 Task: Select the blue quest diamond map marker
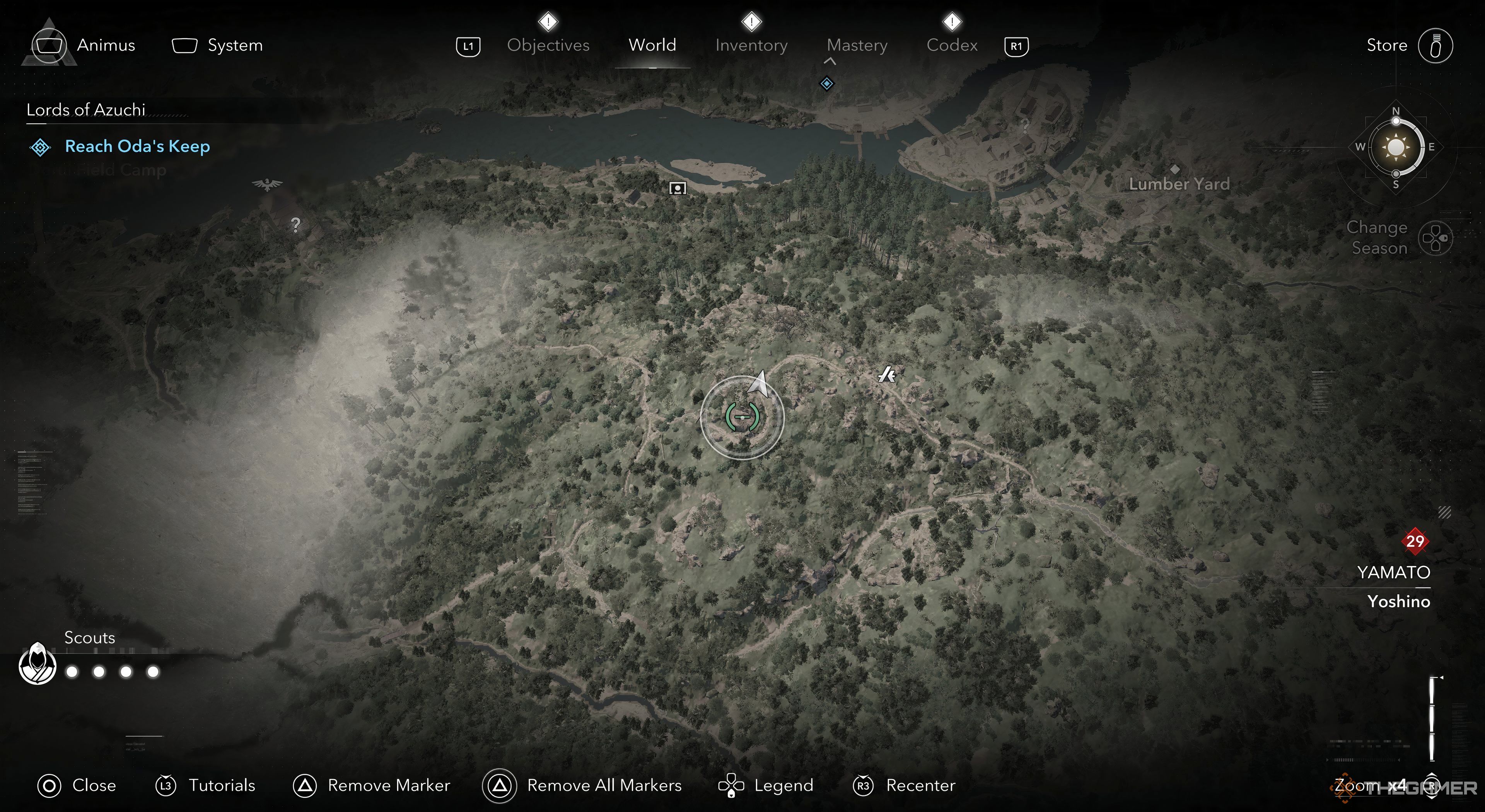(827, 84)
